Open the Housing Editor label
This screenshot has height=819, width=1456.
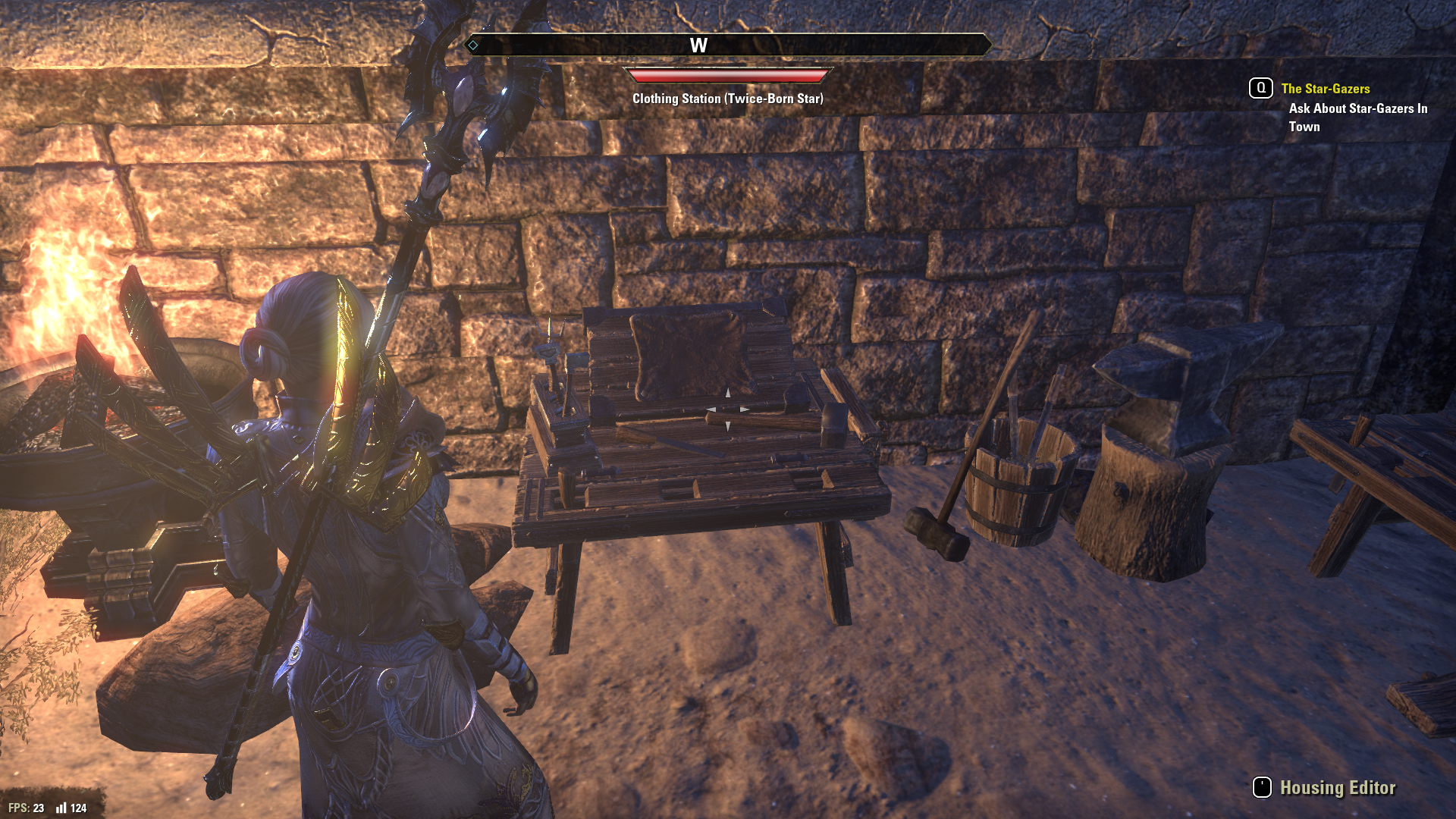click(x=1337, y=788)
